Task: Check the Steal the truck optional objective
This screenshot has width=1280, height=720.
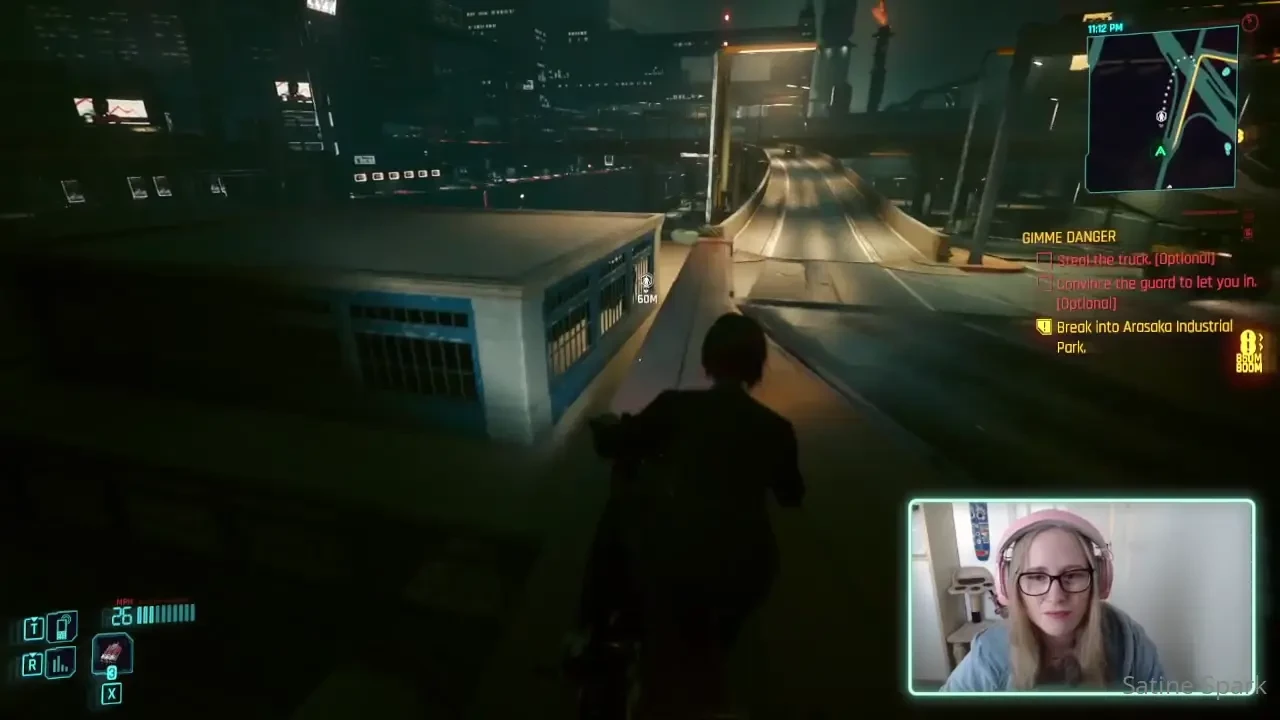Action: [1043, 259]
